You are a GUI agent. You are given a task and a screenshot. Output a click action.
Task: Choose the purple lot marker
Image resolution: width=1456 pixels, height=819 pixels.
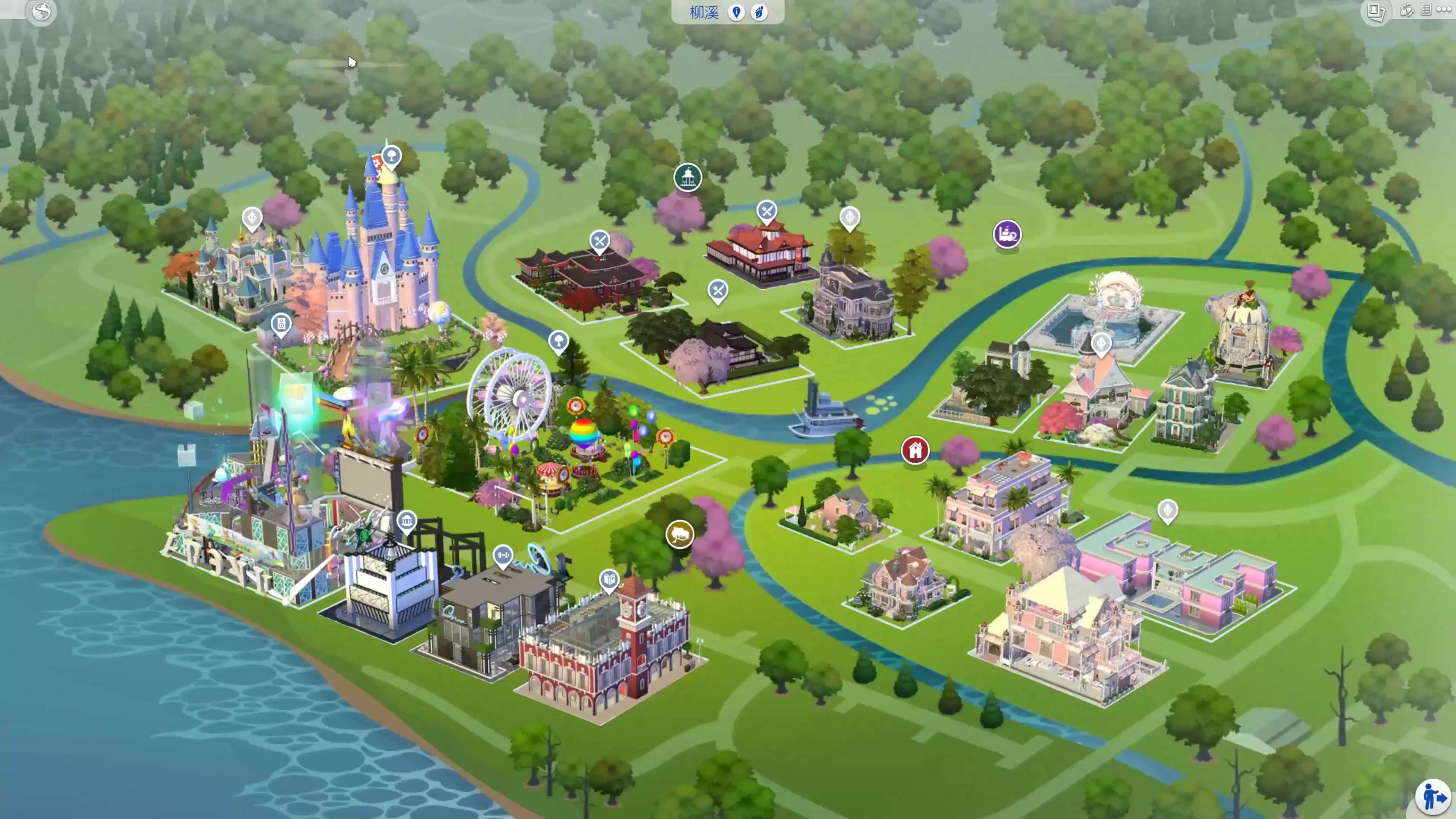click(1007, 234)
